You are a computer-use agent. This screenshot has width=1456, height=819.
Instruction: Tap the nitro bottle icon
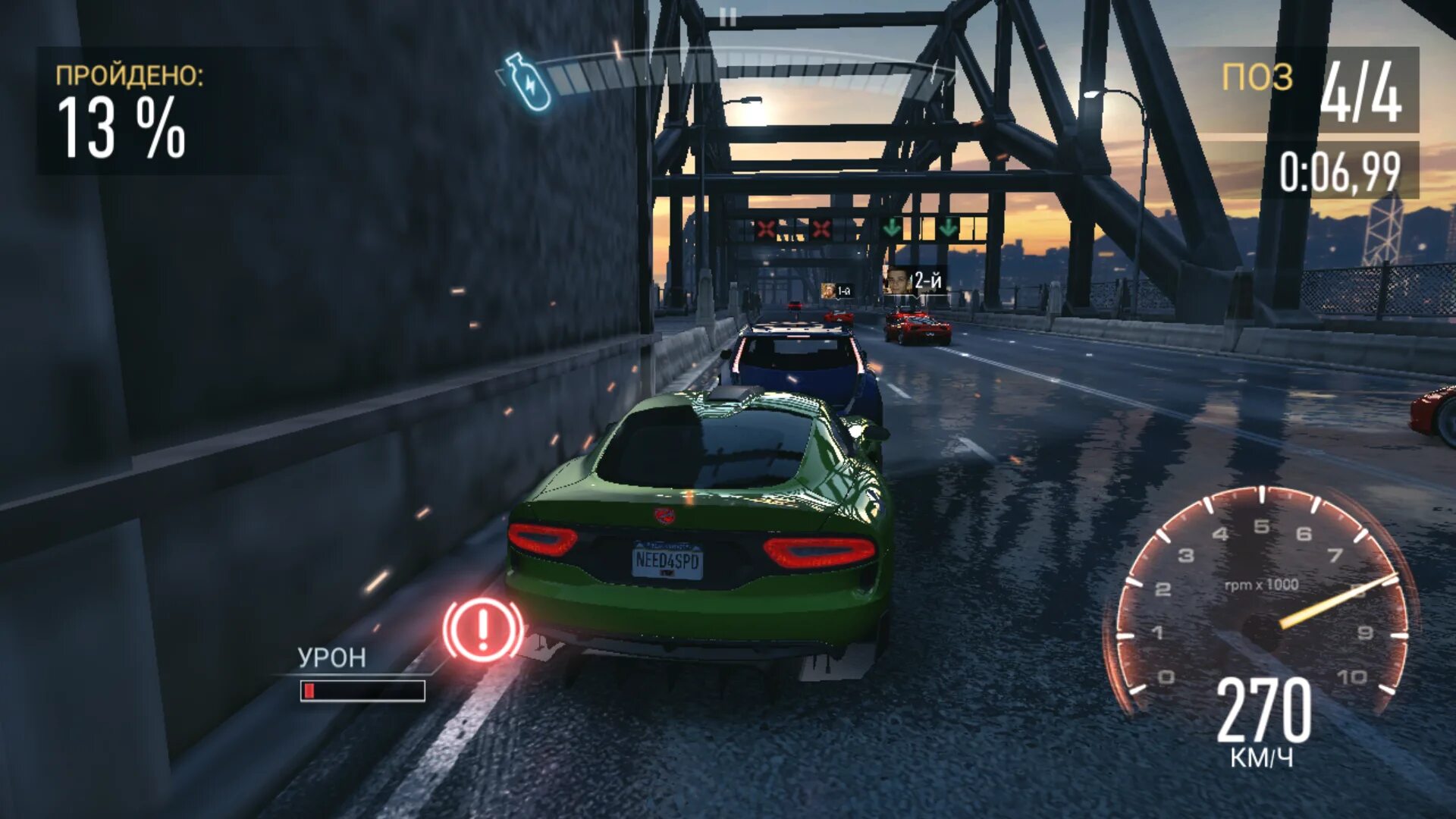pyautogui.click(x=528, y=82)
